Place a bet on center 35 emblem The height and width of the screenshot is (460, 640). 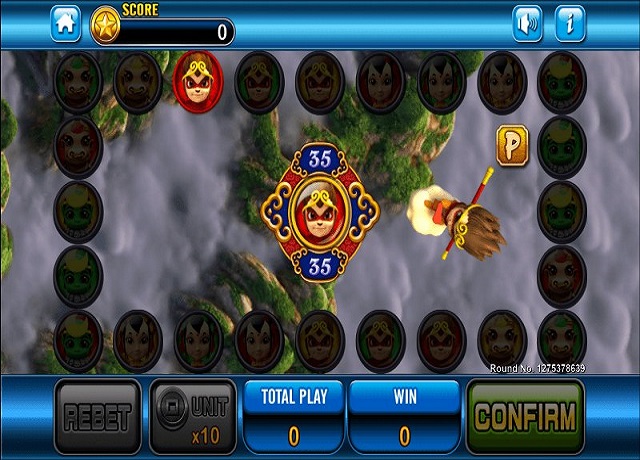tap(319, 212)
